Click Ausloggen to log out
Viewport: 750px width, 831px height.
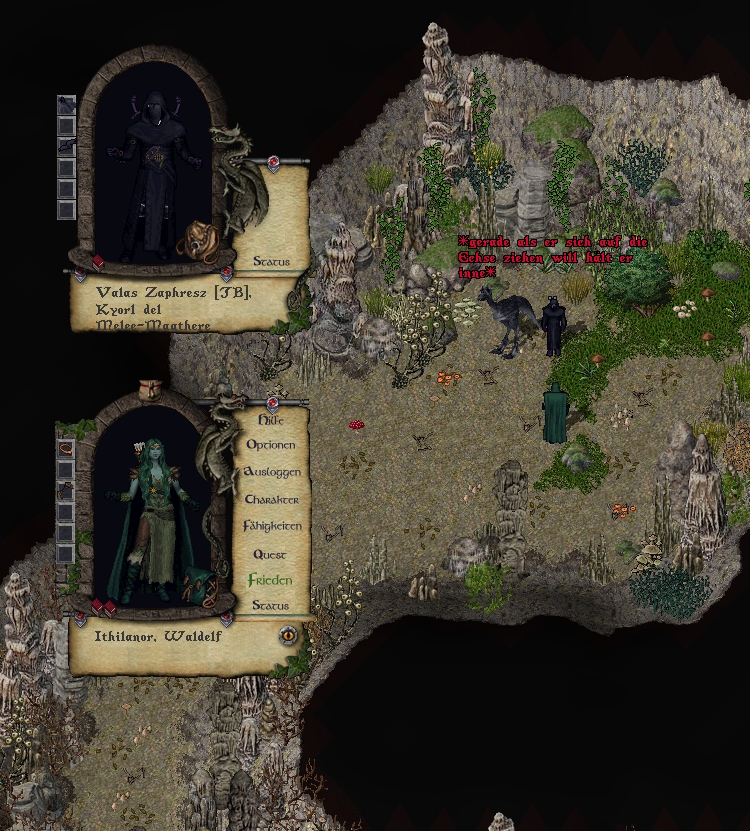pyautogui.click(x=271, y=472)
